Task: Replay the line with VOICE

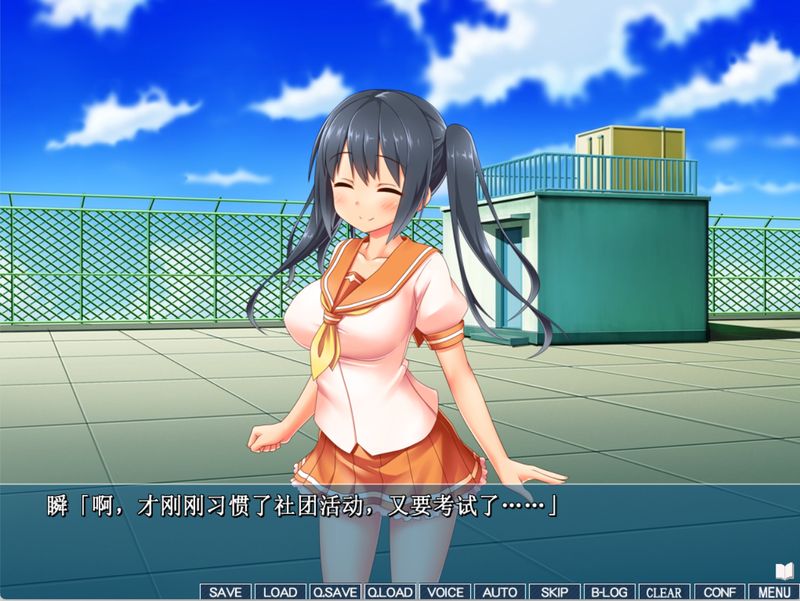Action: click(445, 592)
